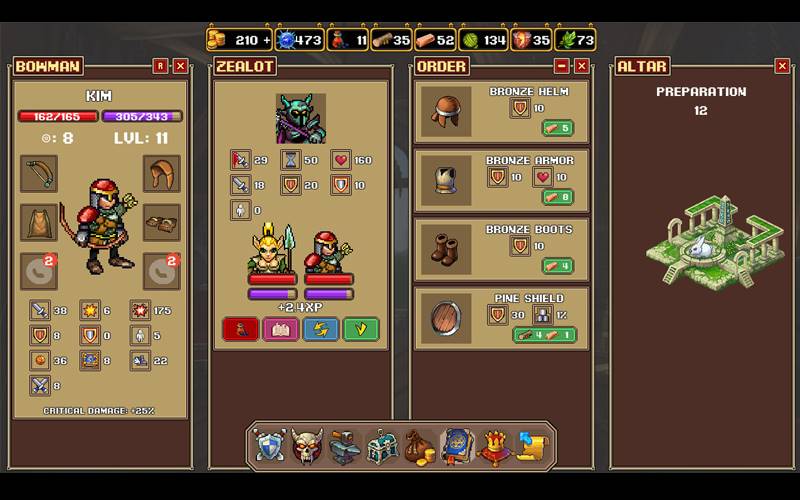Close the Order panel
This screenshot has height=500, width=800.
point(581,66)
